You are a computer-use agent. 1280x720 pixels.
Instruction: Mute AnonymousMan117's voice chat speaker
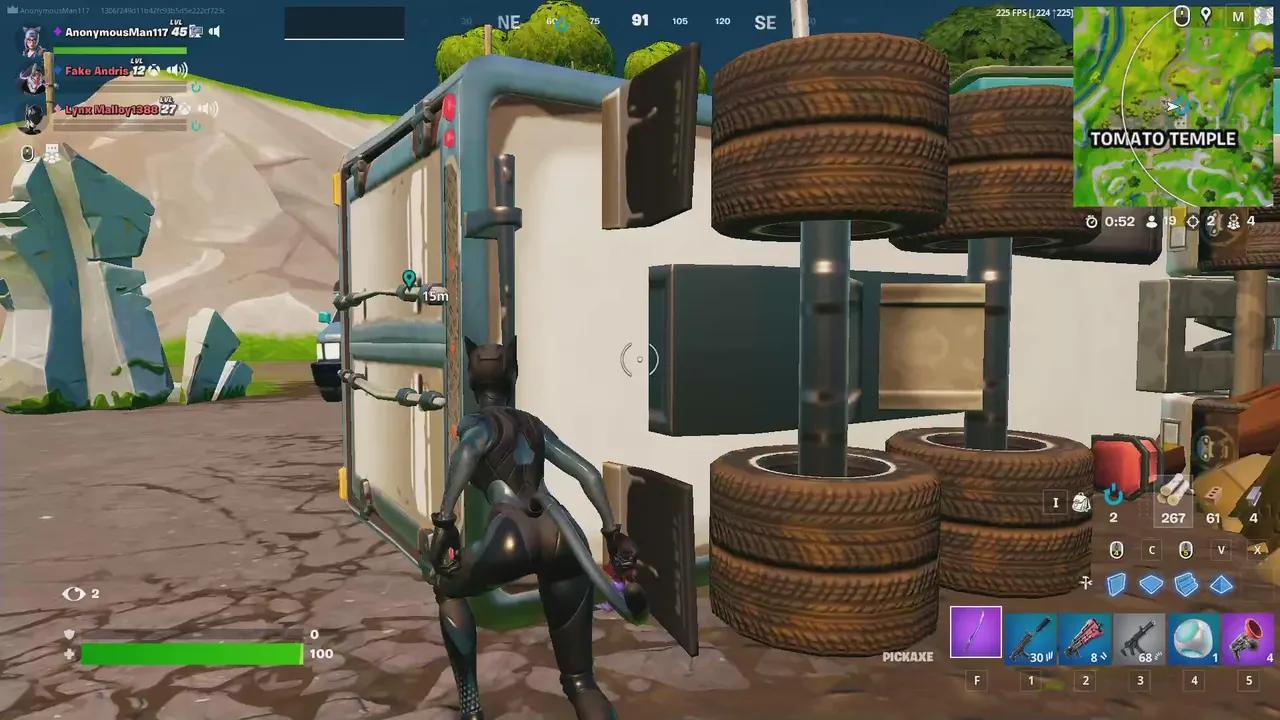coord(214,31)
